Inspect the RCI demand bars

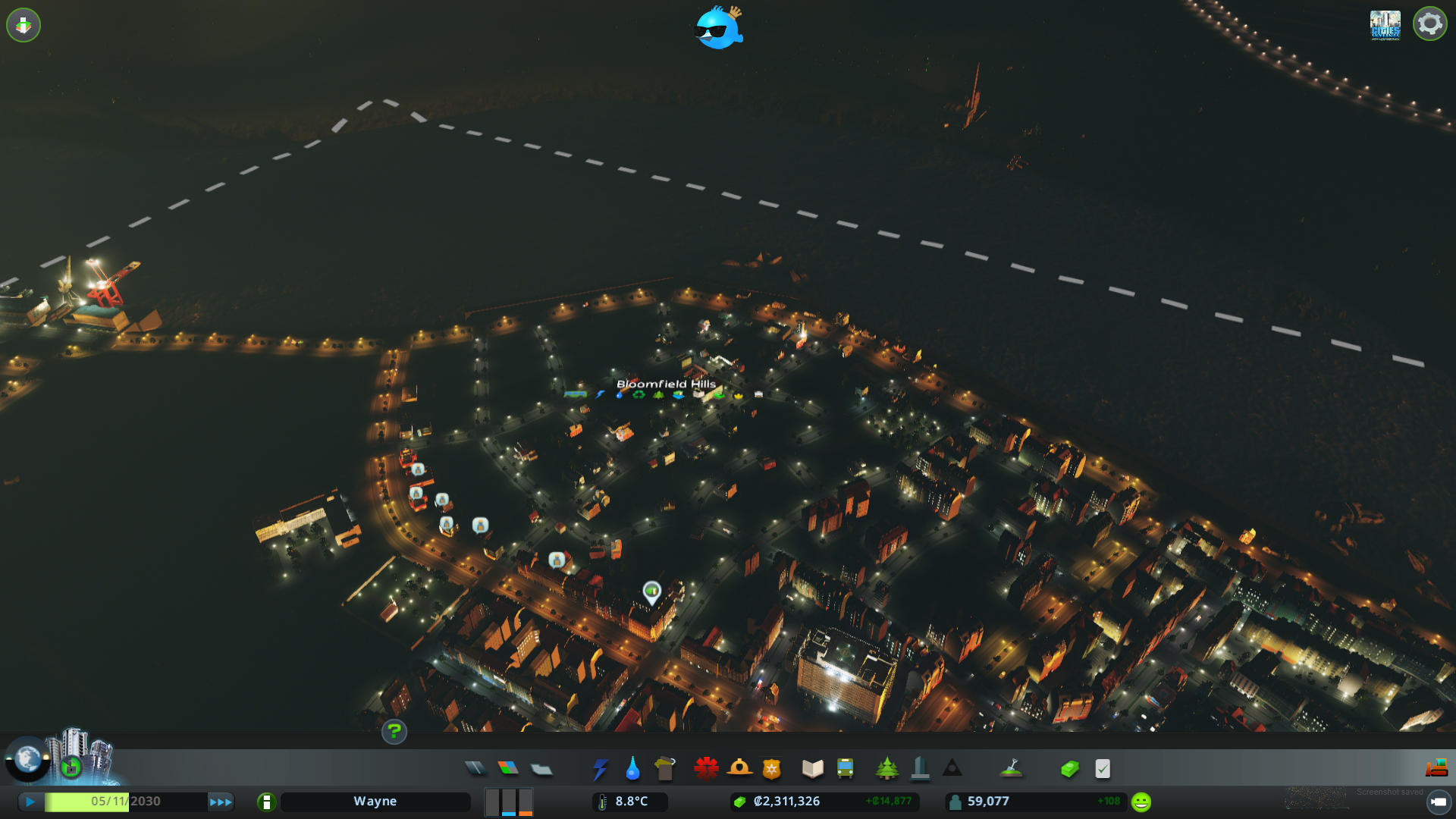coord(509,802)
